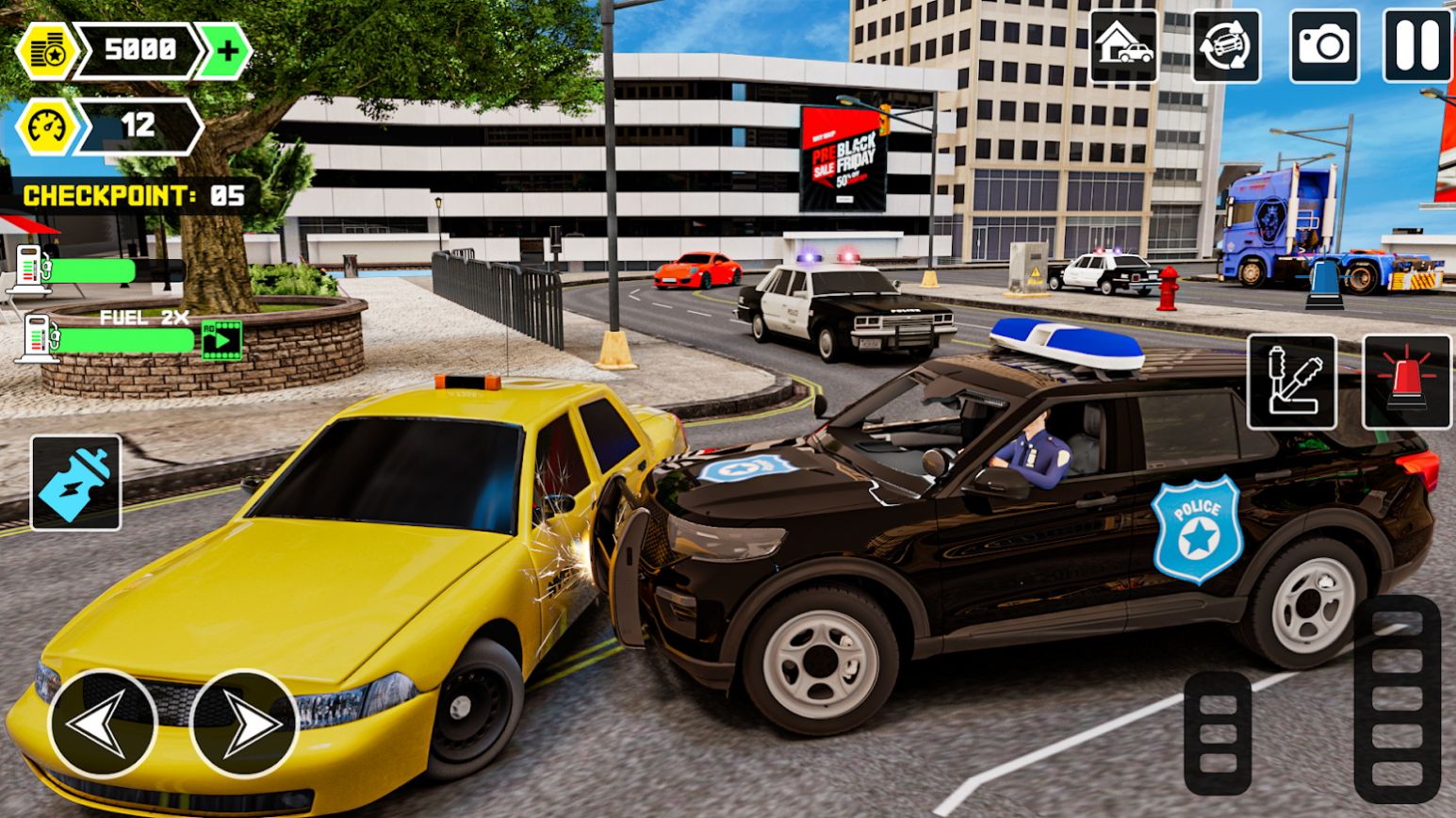This screenshot has width=1456, height=818.
Task: Select the second fuel gauge pump icon
Action: [36, 339]
